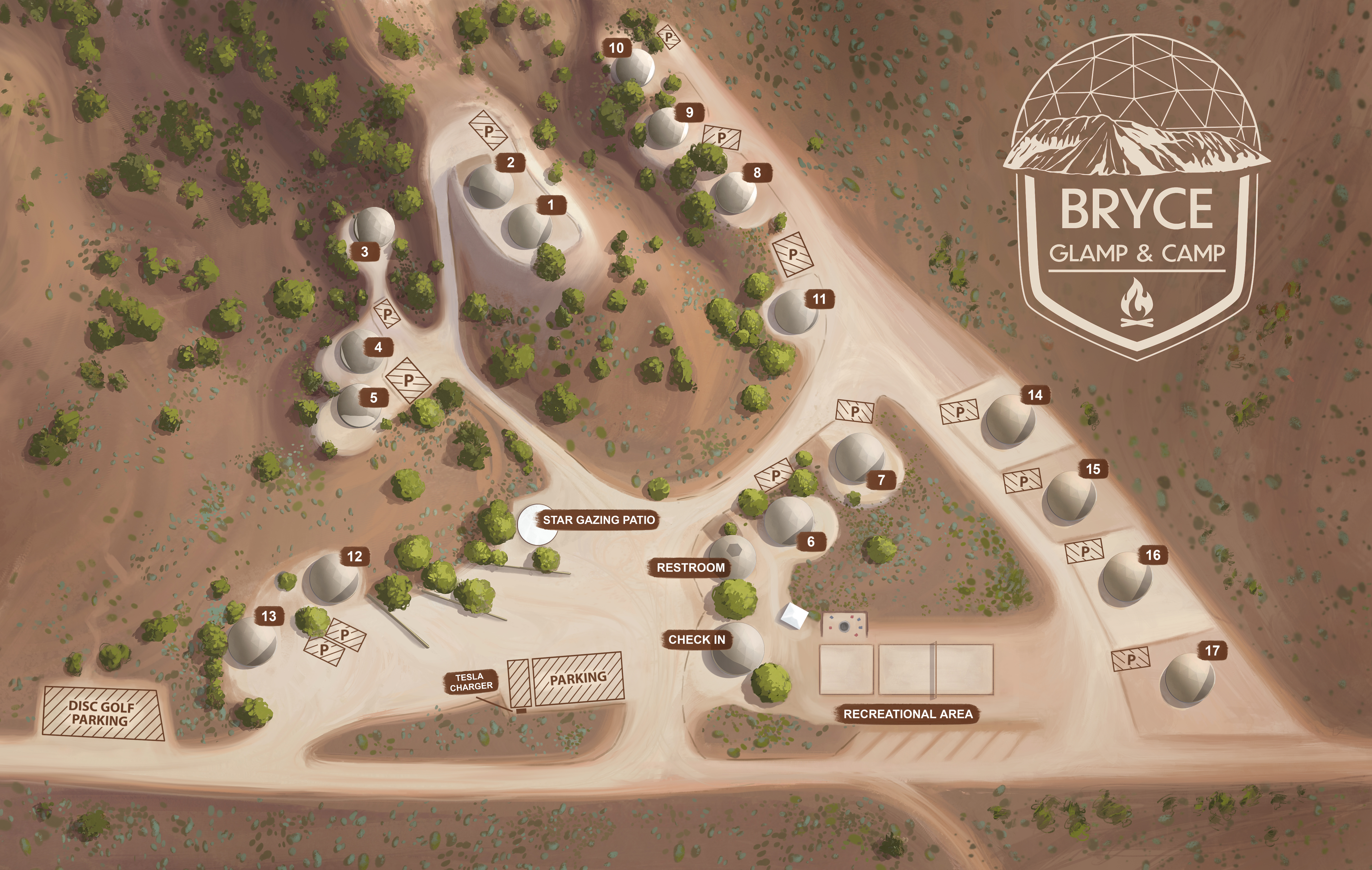
Task: Choose dome marker number 12
Action: 354,557
